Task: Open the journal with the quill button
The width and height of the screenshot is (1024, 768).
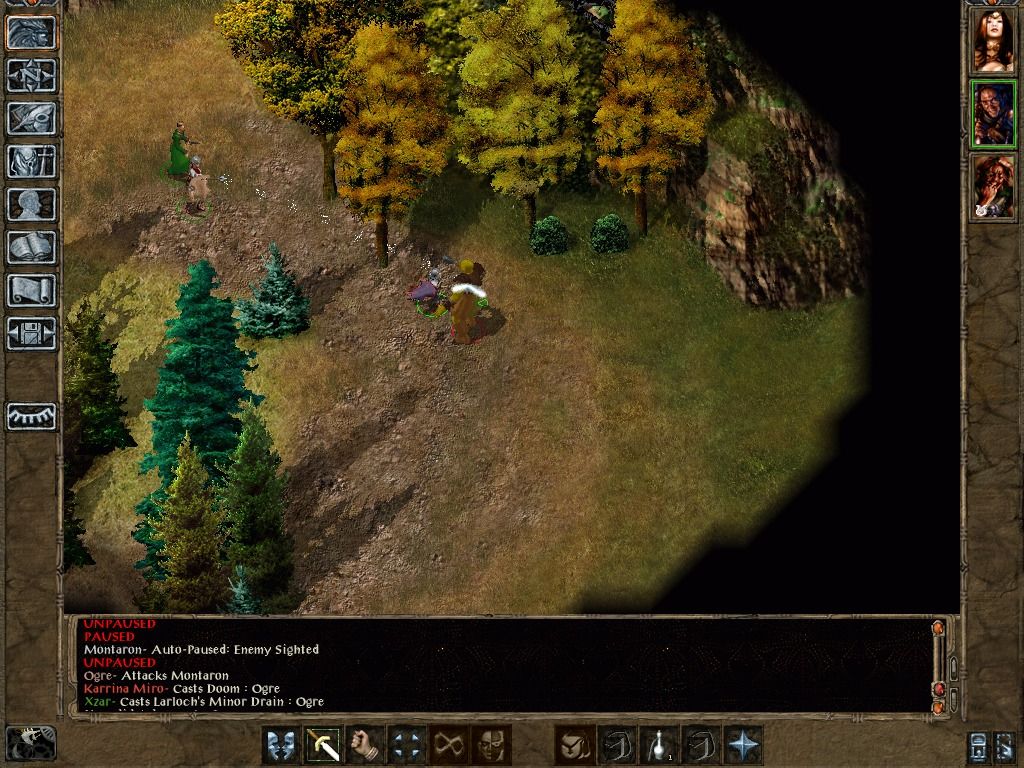Action: [31, 118]
